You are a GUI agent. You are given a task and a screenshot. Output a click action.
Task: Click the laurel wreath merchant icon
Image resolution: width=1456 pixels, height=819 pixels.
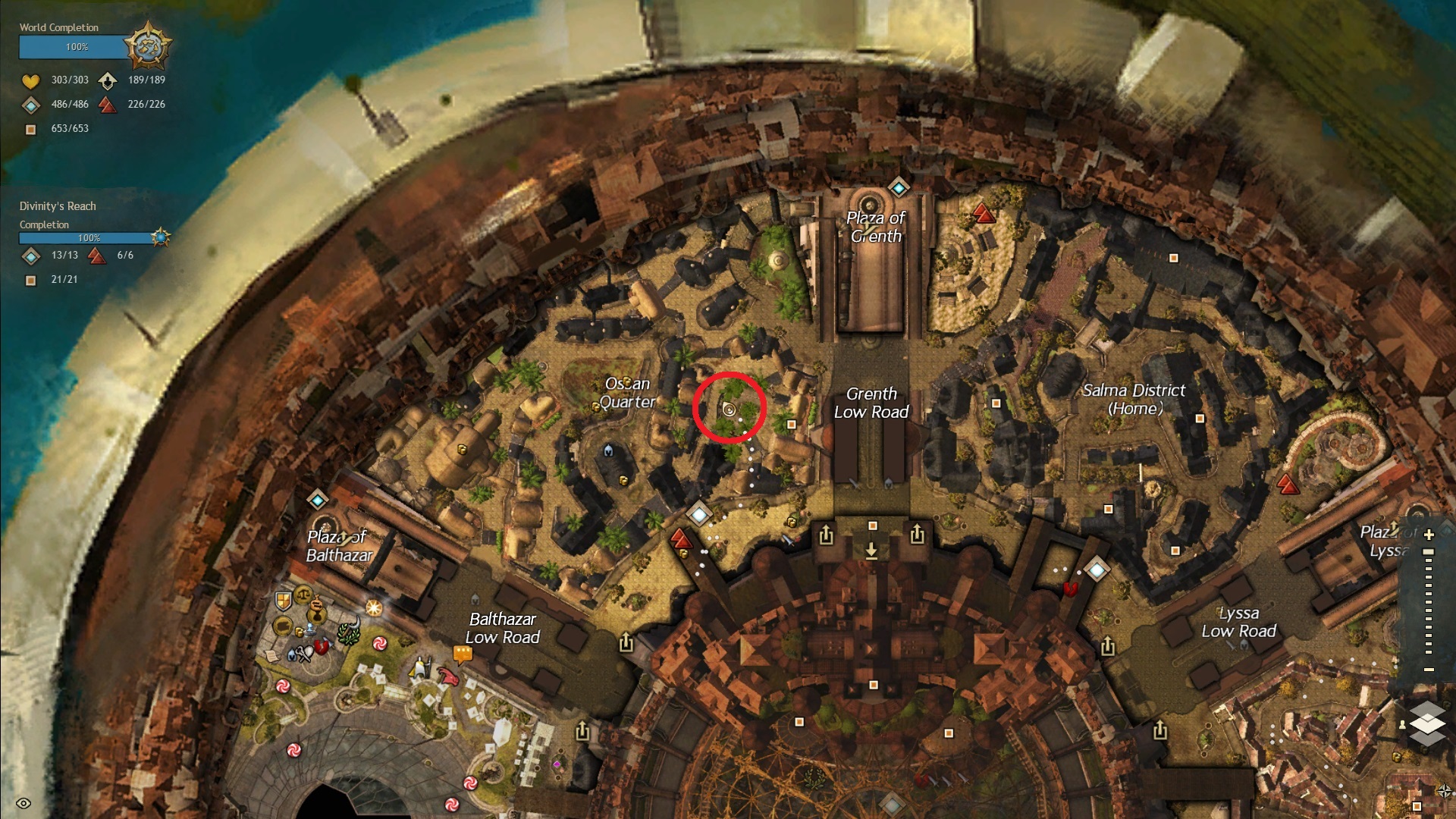click(349, 634)
